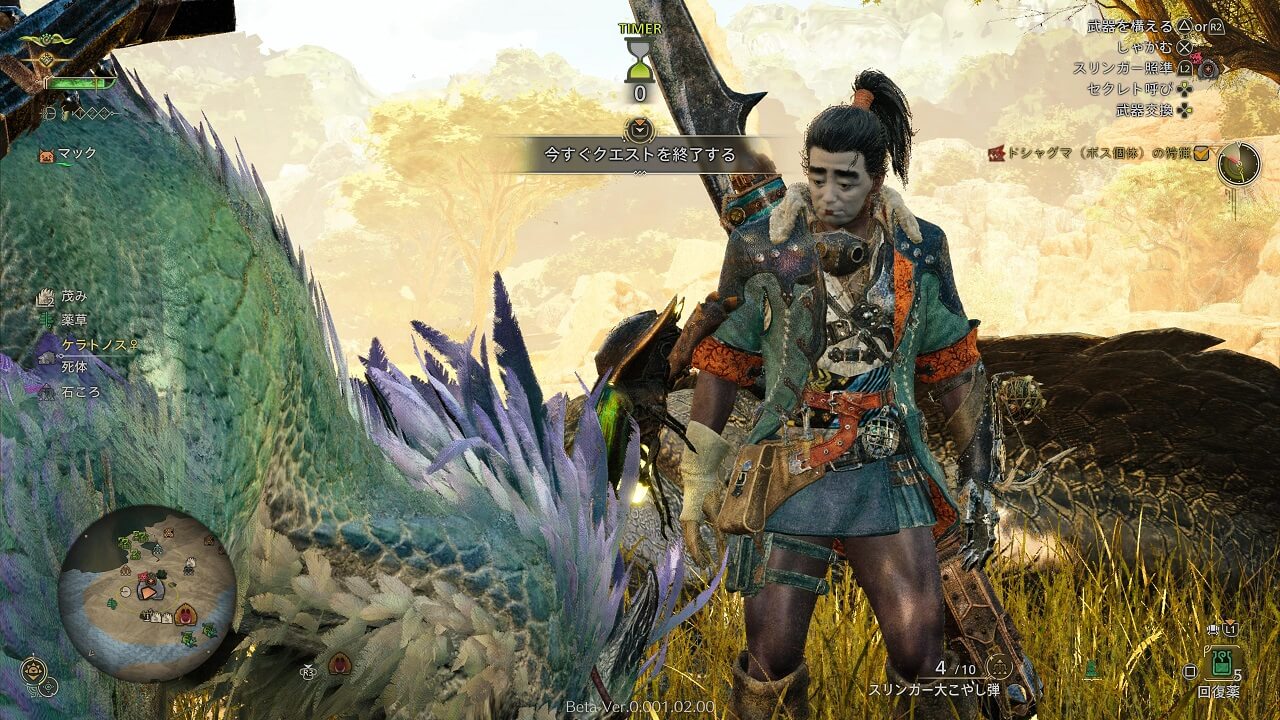Click the slinger ammo icon beside 4/10
Screen dimensions: 1280x720
[996, 667]
